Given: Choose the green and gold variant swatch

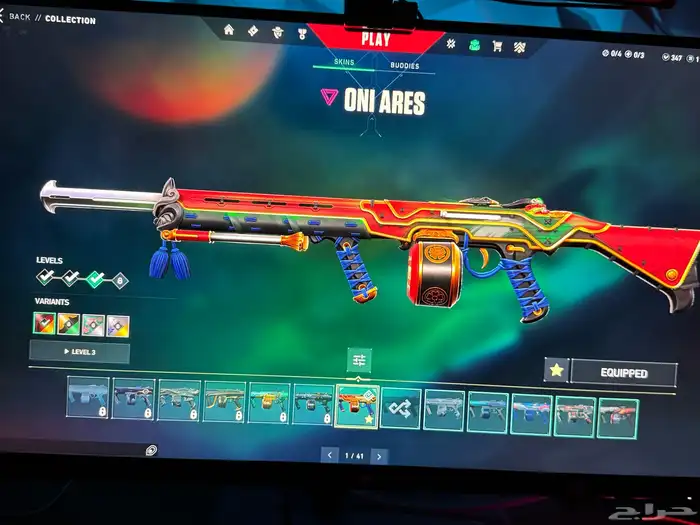Looking at the screenshot, I should point(69,324).
